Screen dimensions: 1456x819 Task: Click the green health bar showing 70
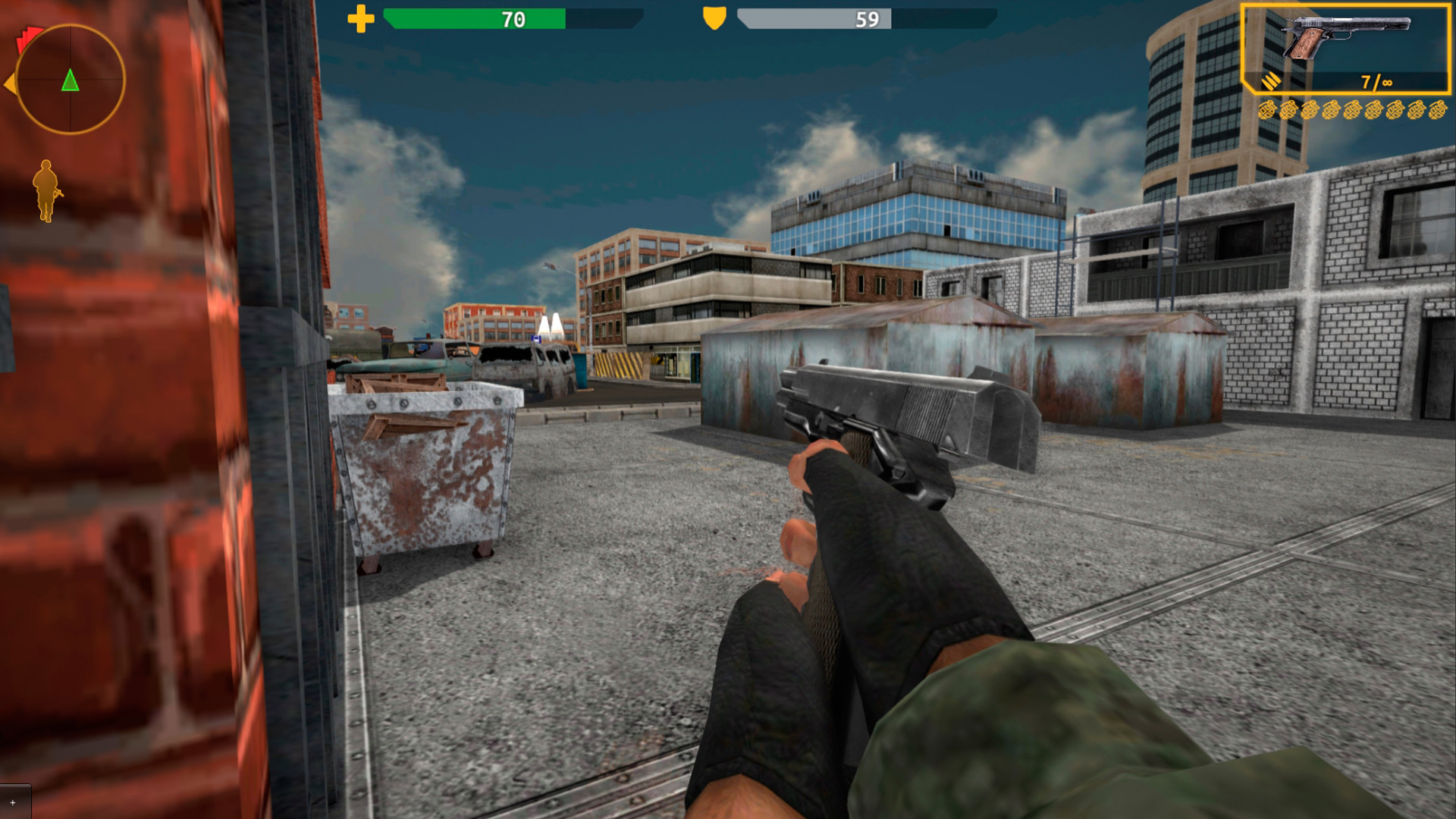[x=474, y=18]
